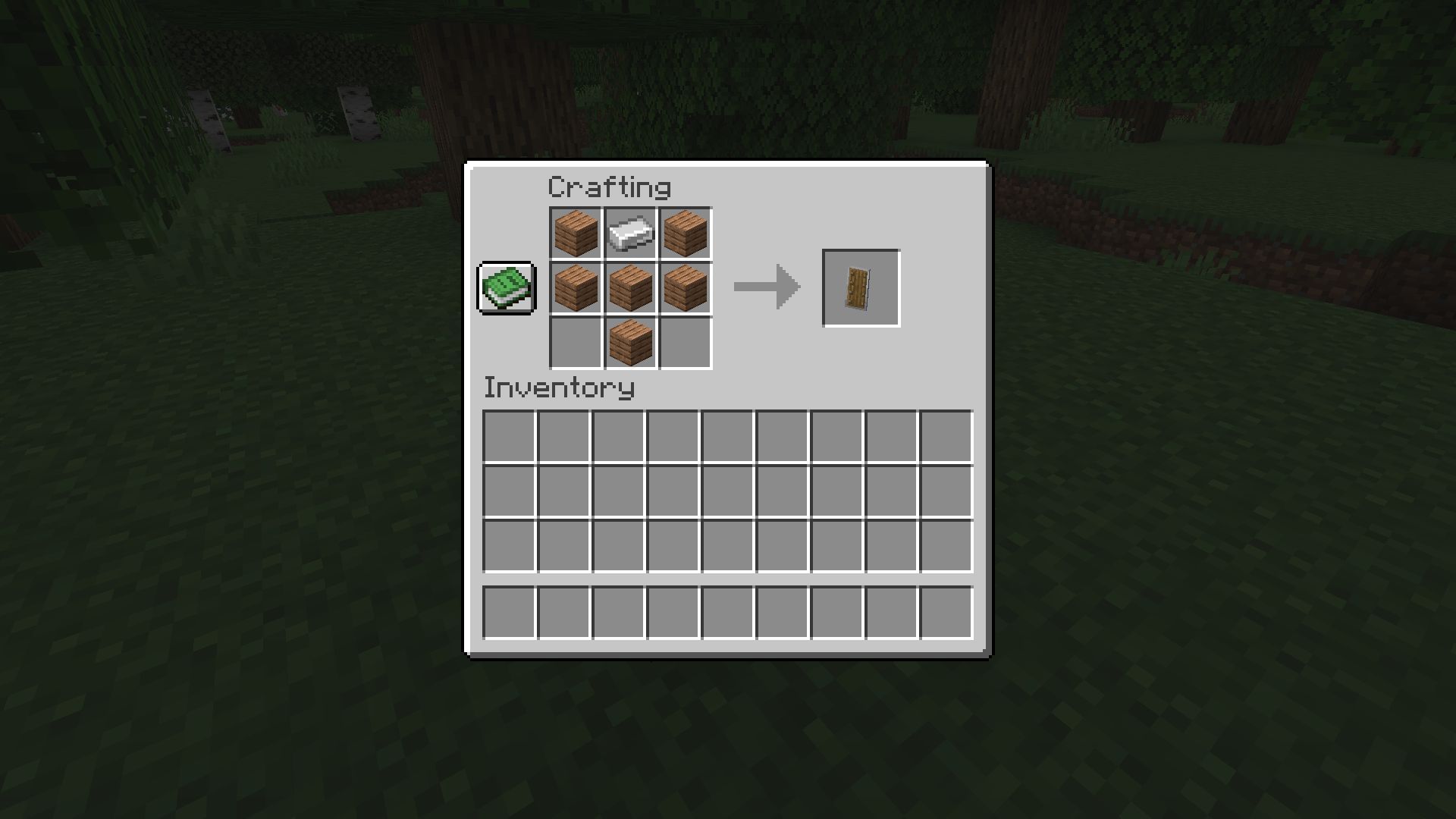Click the Crafting title label

pyautogui.click(x=610, y=188)
